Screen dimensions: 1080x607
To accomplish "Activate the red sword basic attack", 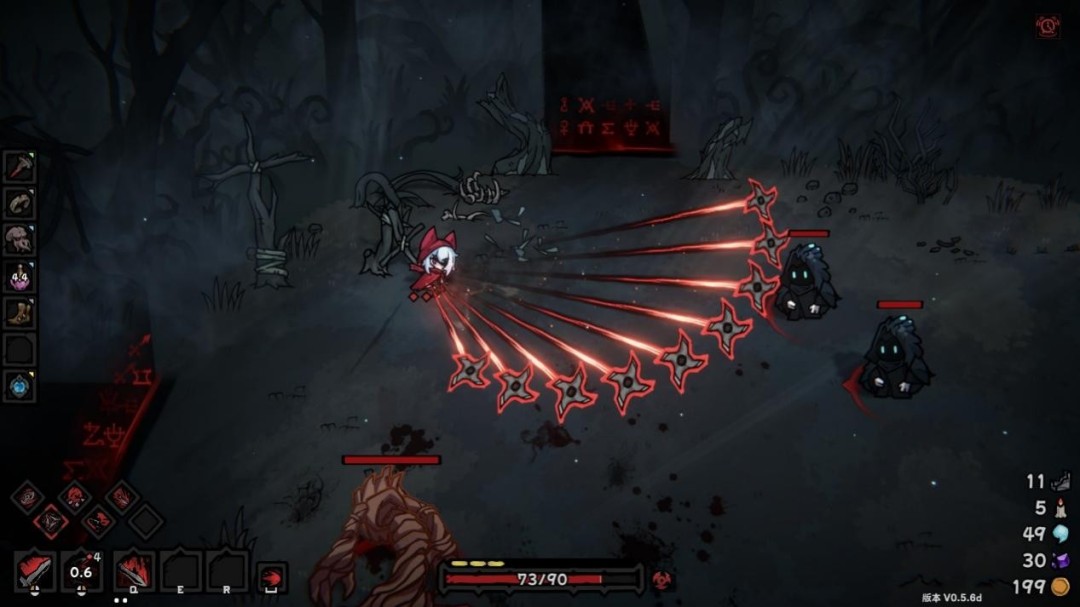I will coord(36,571).
